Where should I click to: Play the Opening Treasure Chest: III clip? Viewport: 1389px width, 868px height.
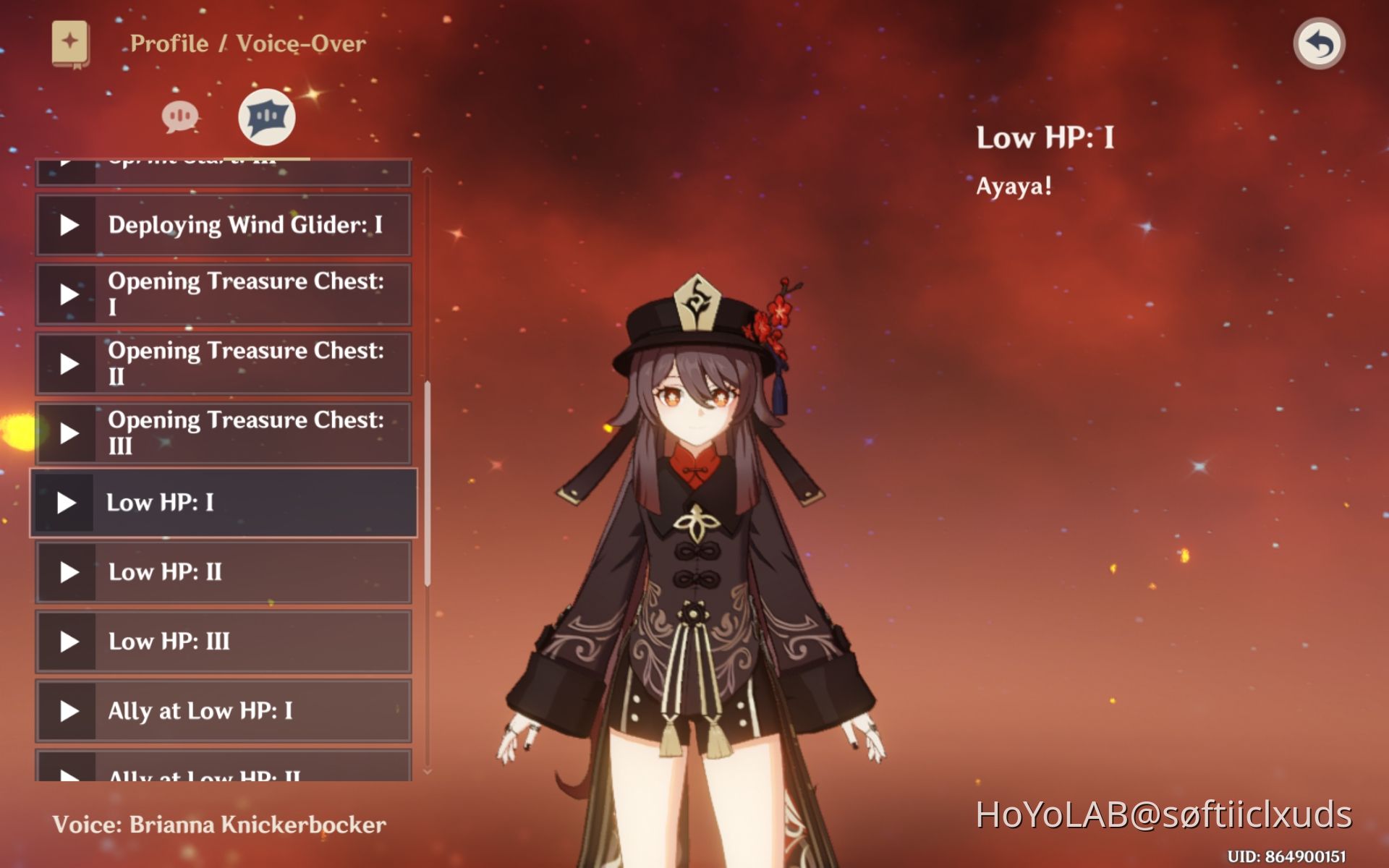tap(69, 433)
